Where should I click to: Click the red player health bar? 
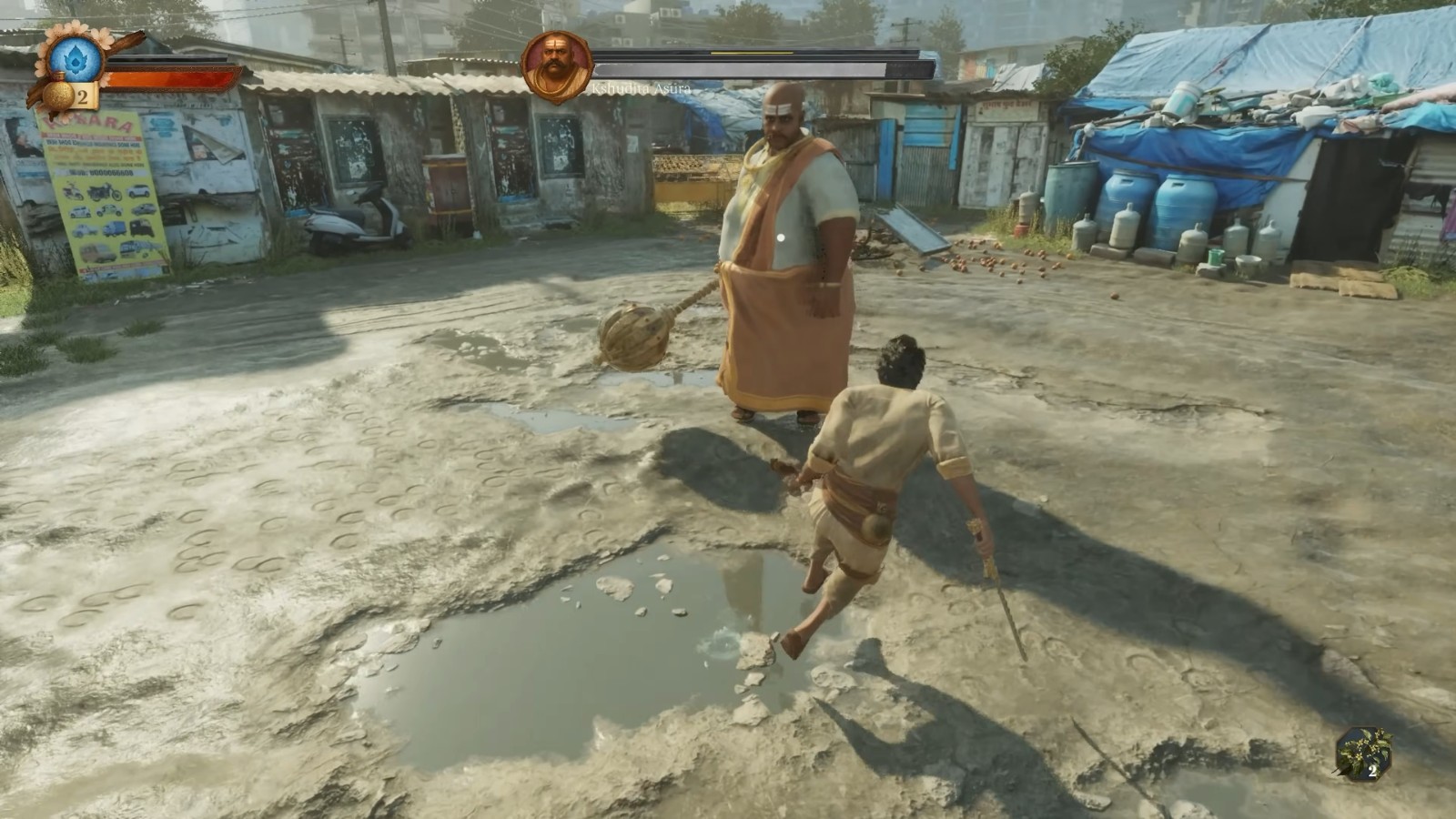point(168,79)
